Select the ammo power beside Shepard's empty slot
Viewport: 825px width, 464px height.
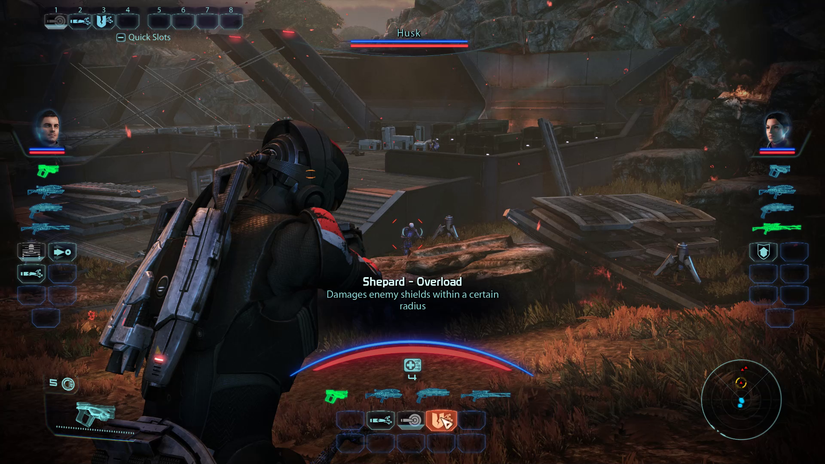(x=380, y=421)
